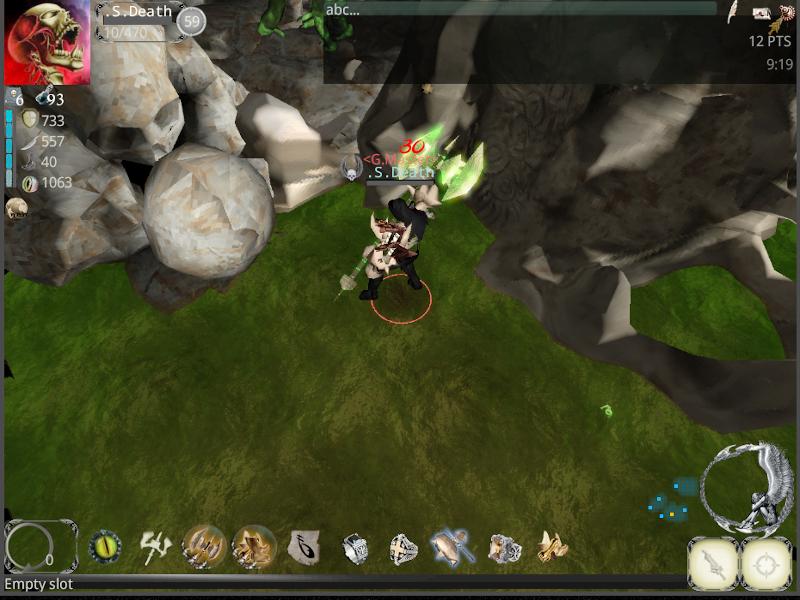Viewport: 800px width, 600px height.
Task: Click the white feather quill icon
Action: coord(732,12)
